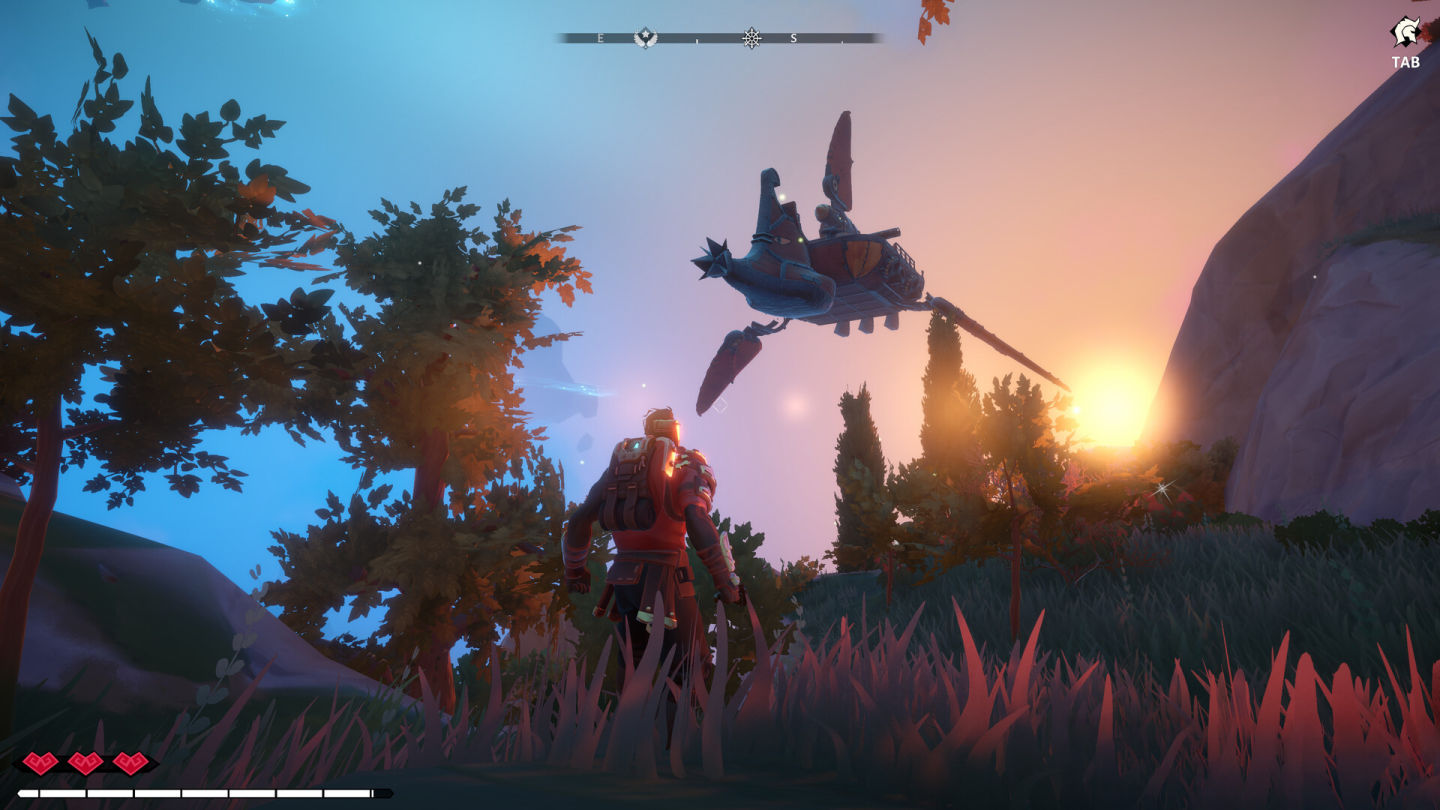Viewport: 1440px width, 810px height.
Task: Click the ship's wheel marker on the compass
Action: tap(752, 38)
